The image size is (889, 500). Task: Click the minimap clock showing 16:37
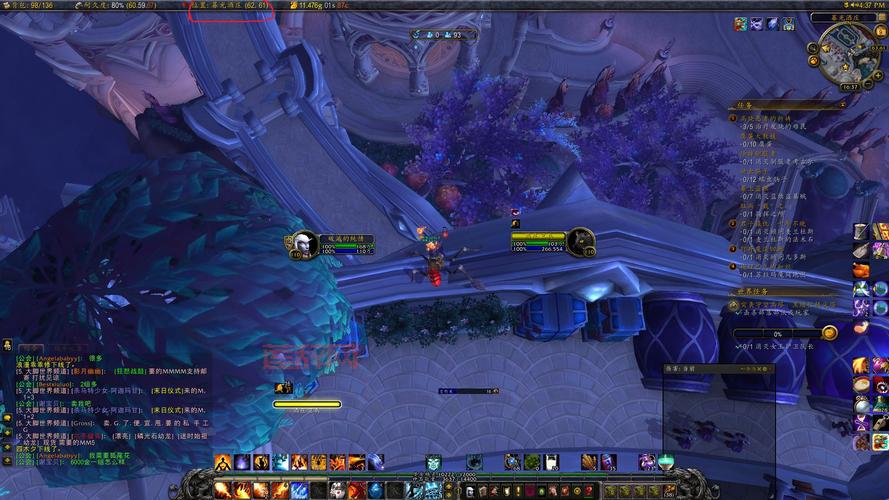point(849,87)
